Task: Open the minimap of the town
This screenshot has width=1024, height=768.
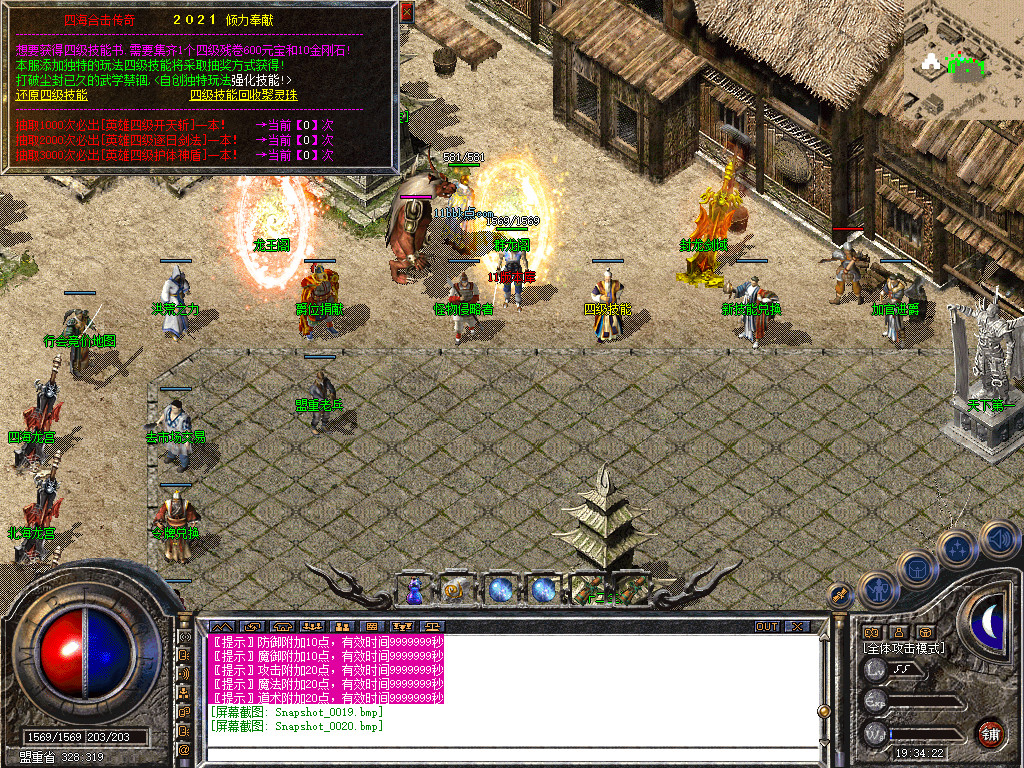Action: tap(963, 60)
